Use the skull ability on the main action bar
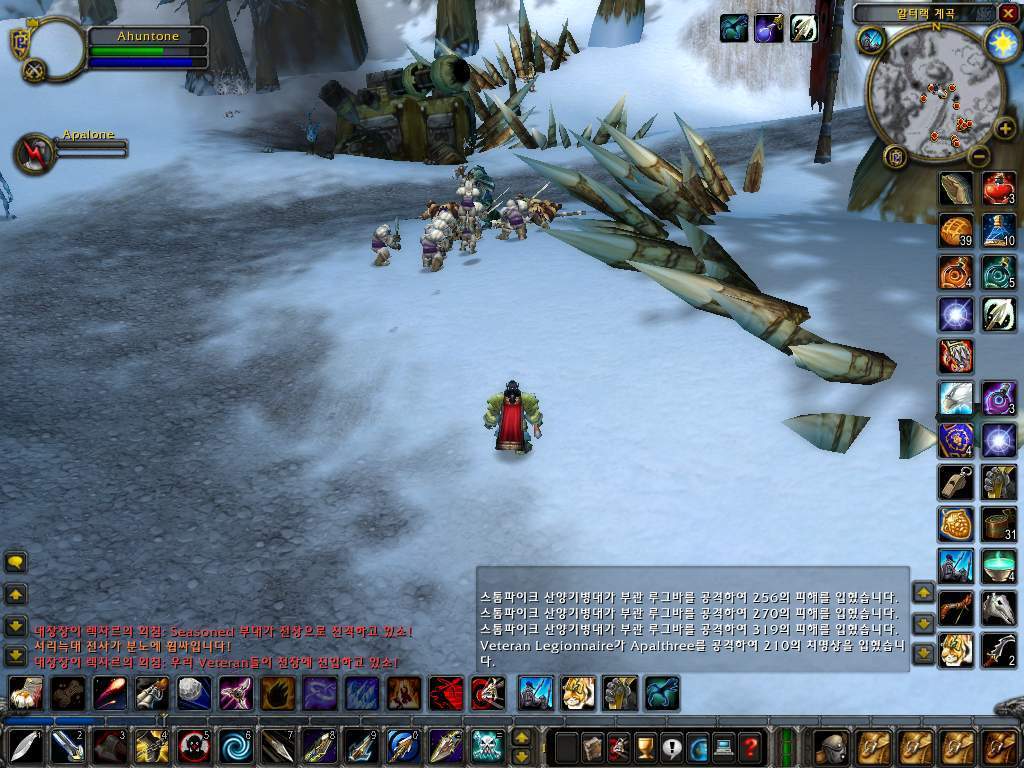1024x768 pixels. [x=488, y=746]
